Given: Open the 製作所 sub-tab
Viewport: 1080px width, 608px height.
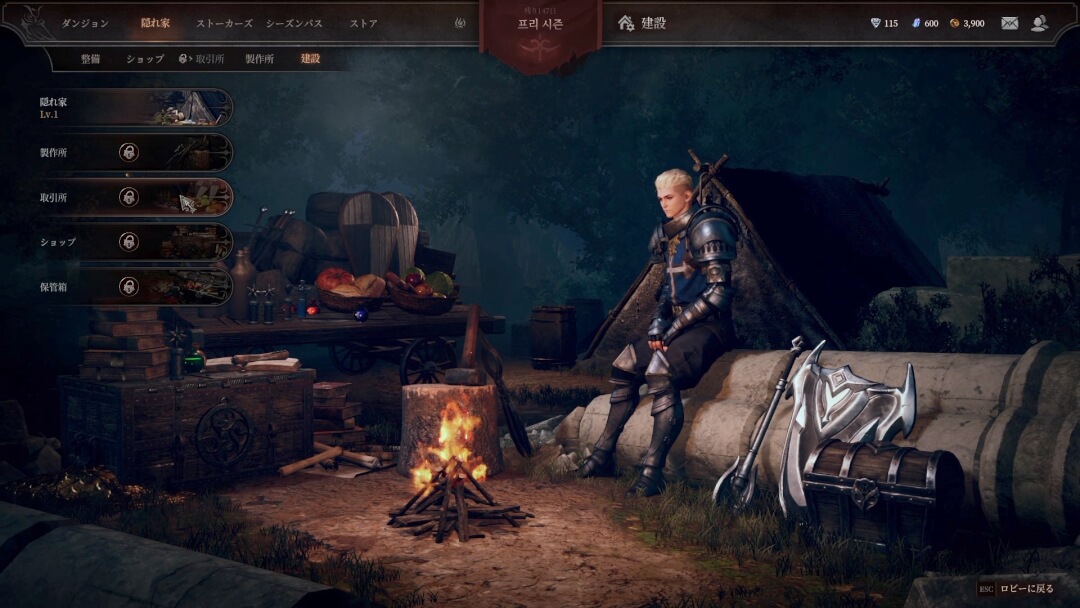Looking at the screenshot, I should [x=259, y=59].
